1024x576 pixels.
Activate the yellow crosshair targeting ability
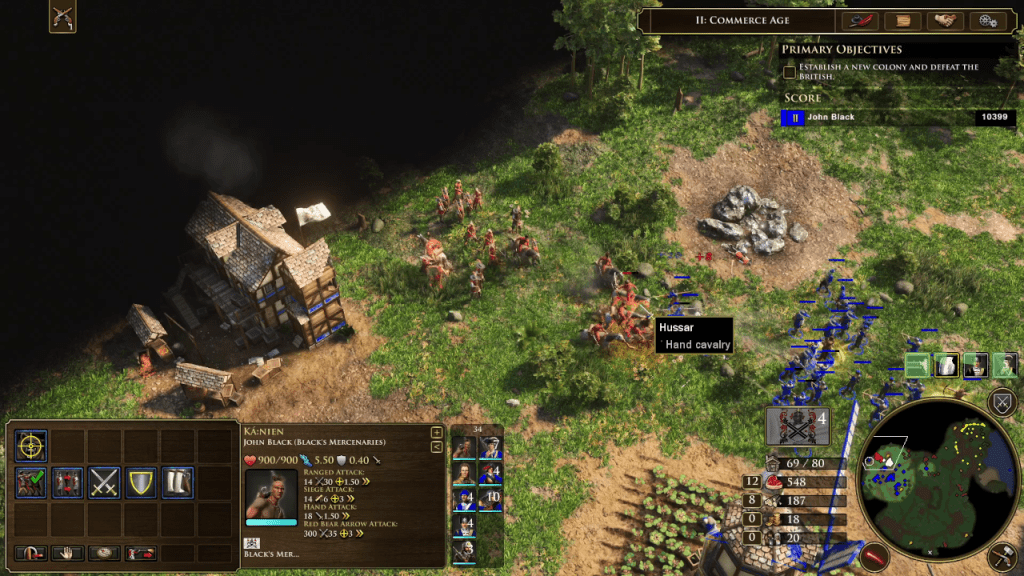point(31,446)
